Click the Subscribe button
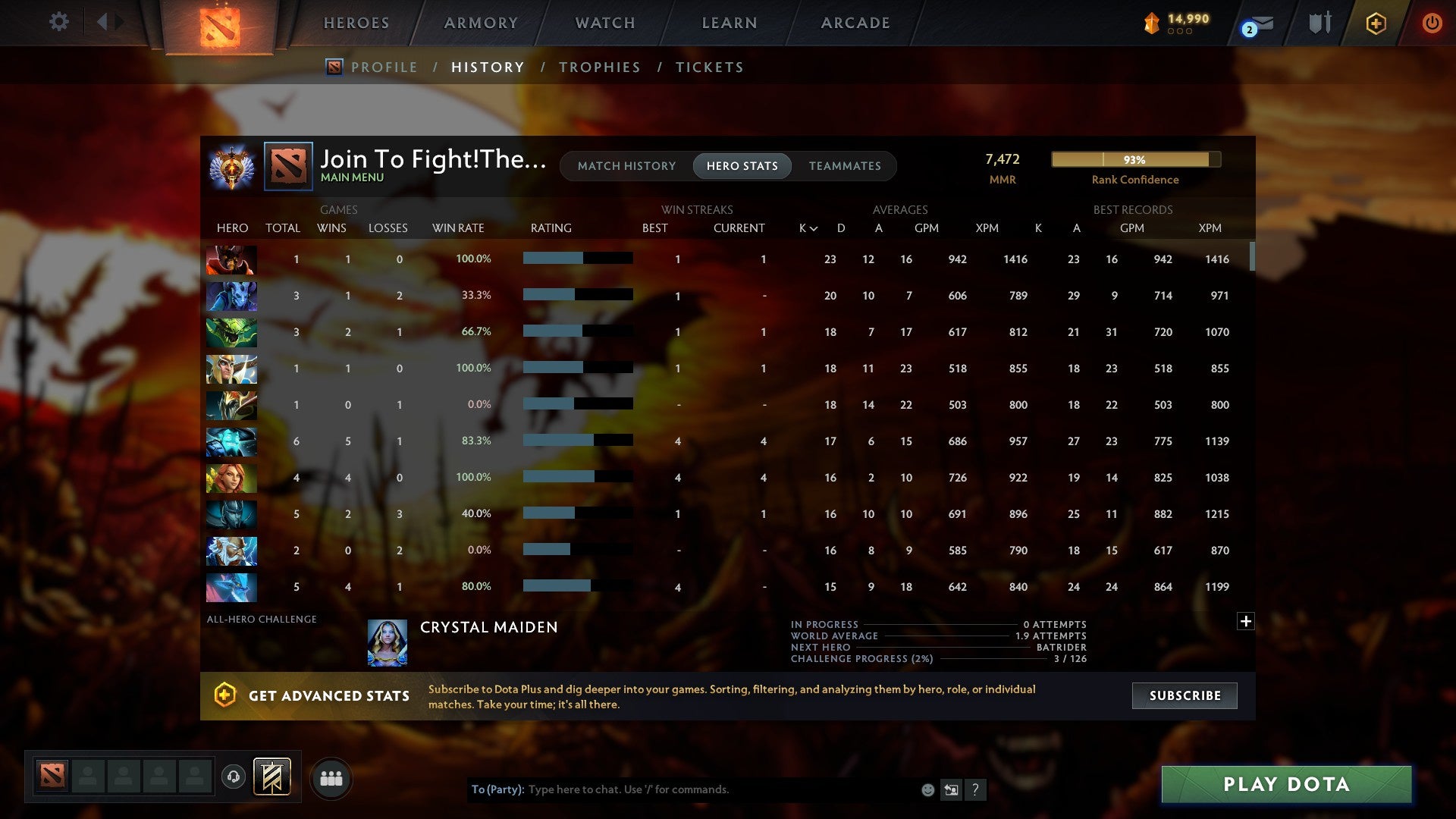This screenshot has width=1456, height=819. tap(1184, 695)
